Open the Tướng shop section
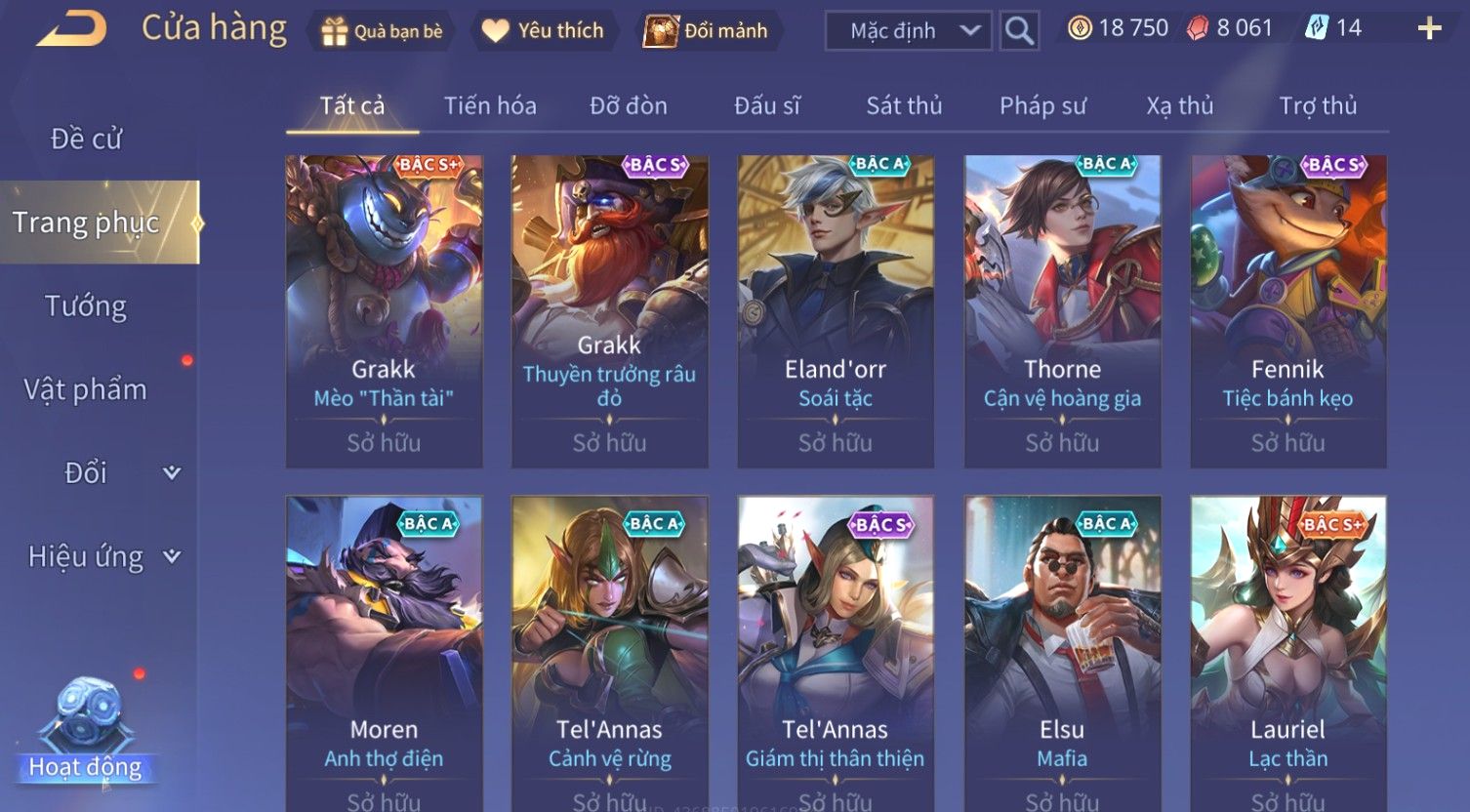 pos(86,306)
